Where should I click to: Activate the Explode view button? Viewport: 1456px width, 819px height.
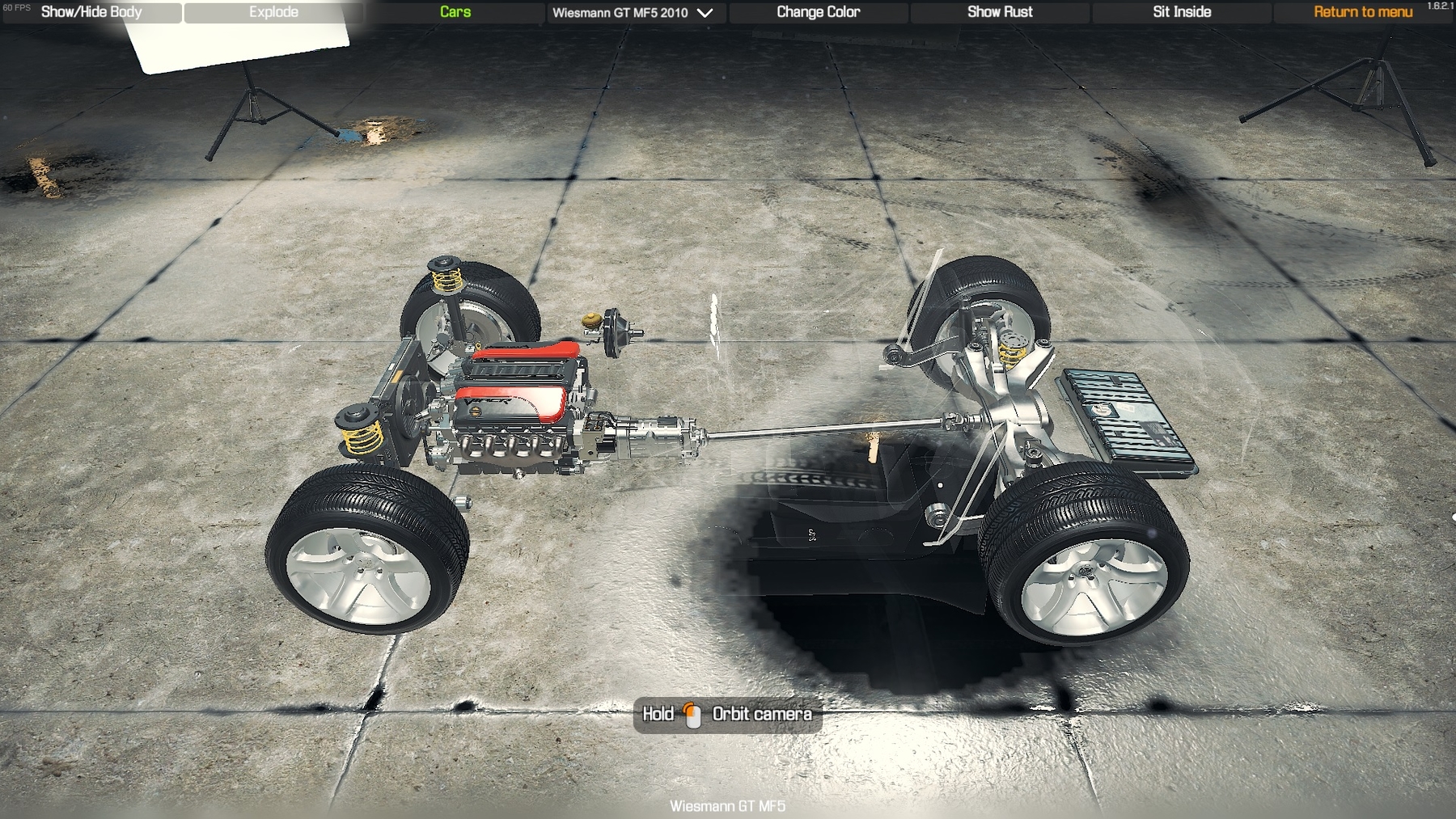click(x=273, y=12)
